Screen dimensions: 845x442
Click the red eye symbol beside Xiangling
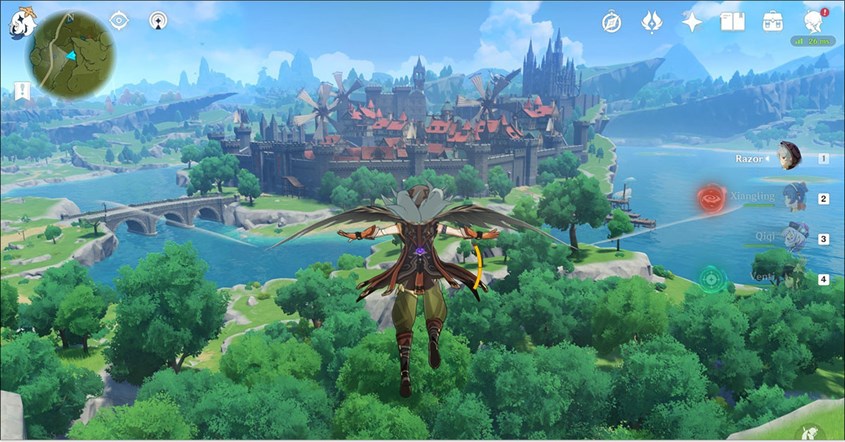(x=712, y=198)
